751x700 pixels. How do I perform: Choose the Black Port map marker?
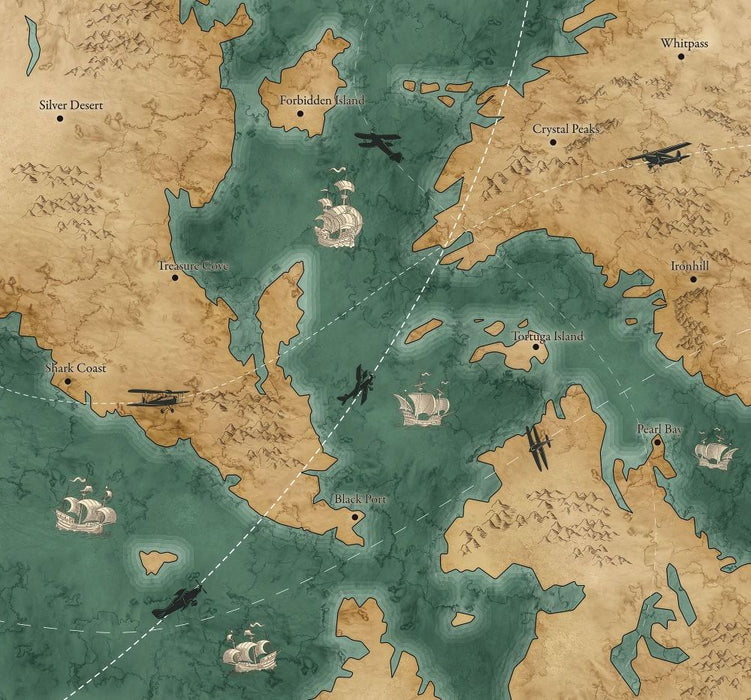(x=356, y=516)
